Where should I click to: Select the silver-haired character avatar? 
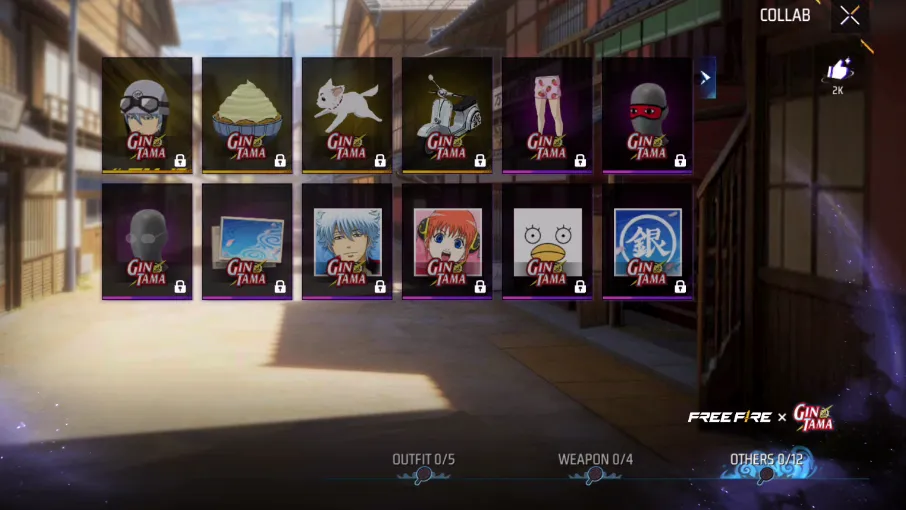(347, 241)
